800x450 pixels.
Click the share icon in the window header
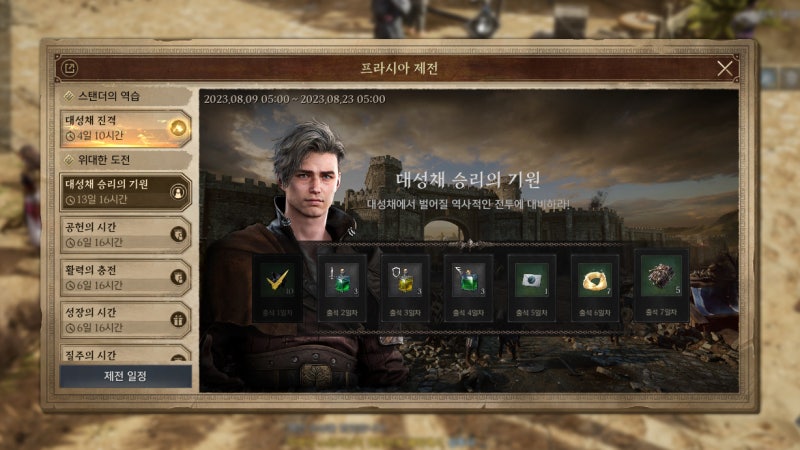(70, 68)
